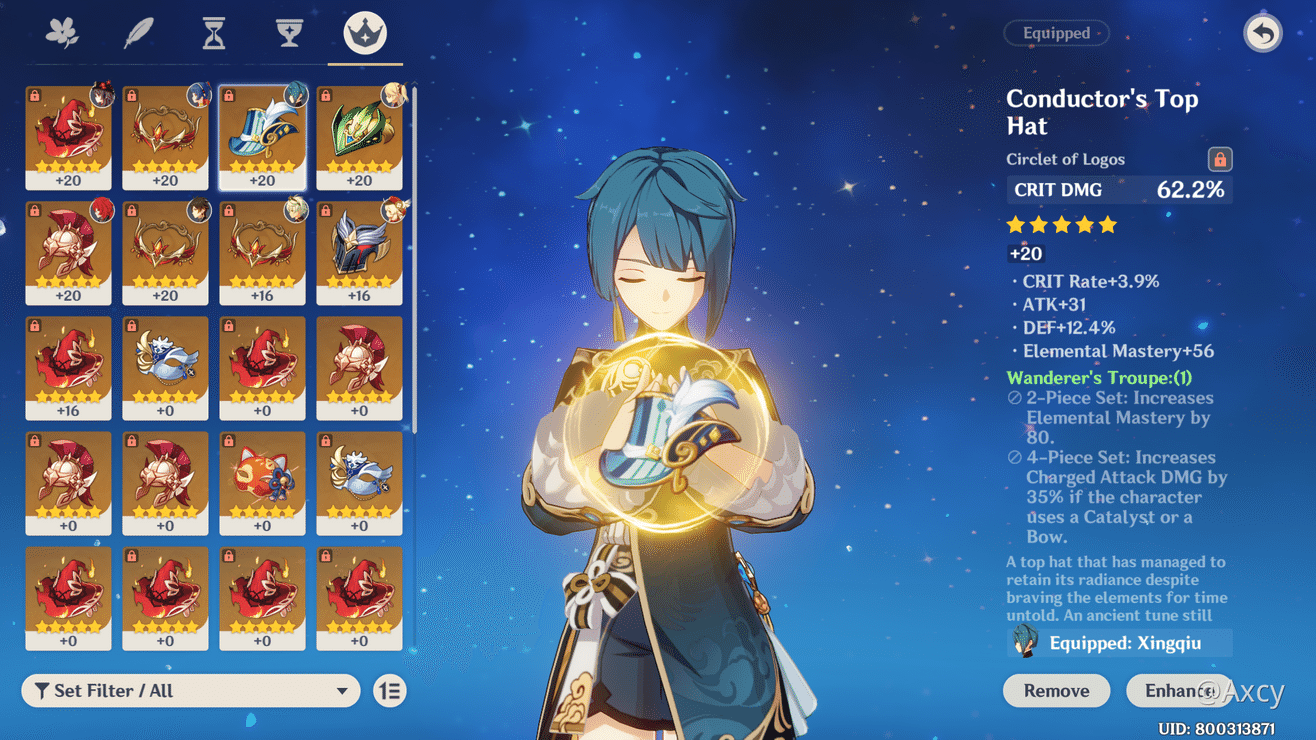Go back with the return arrow
This screenshot has width=1316, height=740.
tap(1262, 33)
